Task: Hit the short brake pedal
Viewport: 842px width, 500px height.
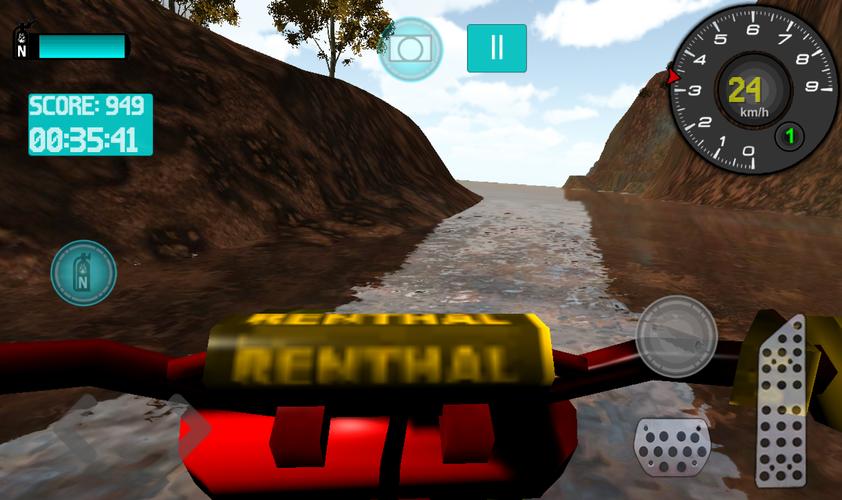Action: 671,447
